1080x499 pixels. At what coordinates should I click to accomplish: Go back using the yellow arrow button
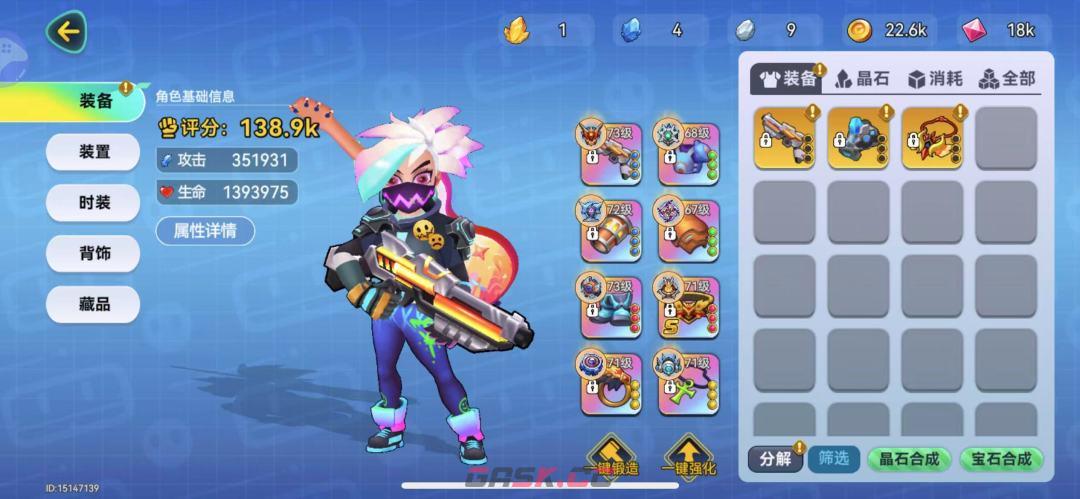click(x=67, y=32)
